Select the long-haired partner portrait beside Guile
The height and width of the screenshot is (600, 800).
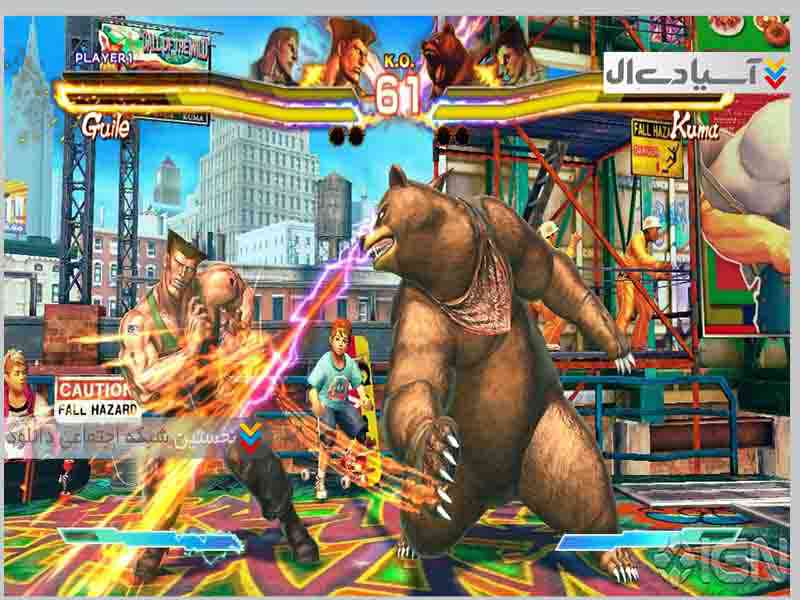(278, 55)
